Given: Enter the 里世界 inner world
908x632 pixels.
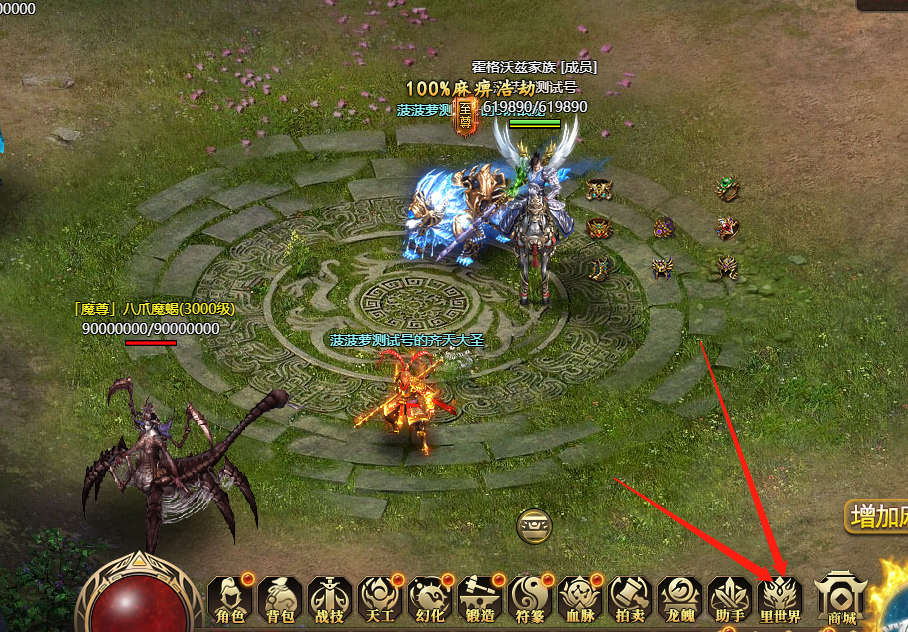Looking at the screenshot, I should [780, 600].
